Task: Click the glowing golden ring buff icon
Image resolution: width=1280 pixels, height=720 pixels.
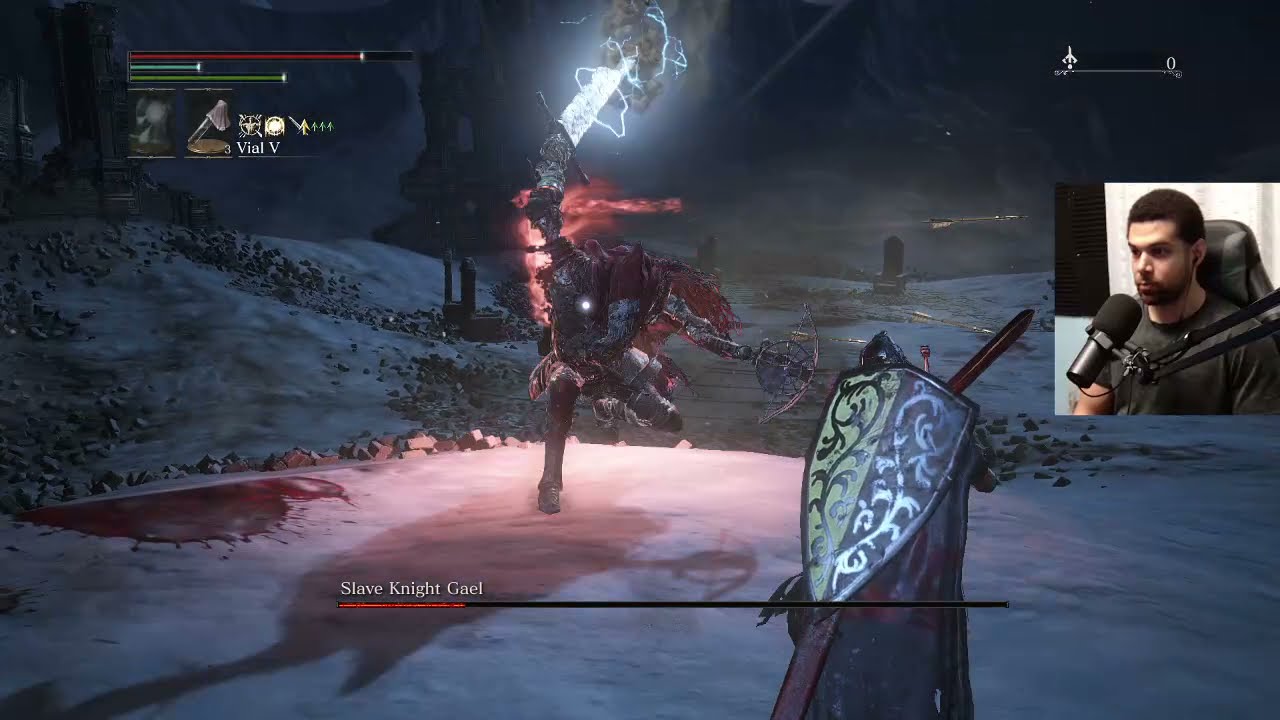Action: coord(274,126)
